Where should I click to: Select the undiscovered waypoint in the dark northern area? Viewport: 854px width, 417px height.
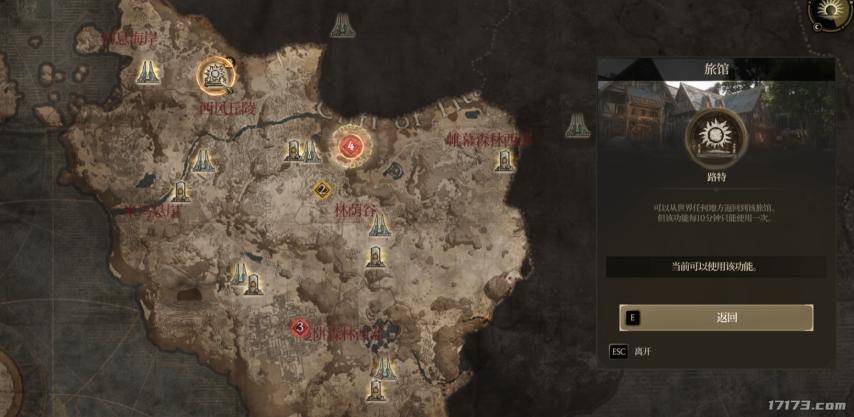(x=343, y=25)
